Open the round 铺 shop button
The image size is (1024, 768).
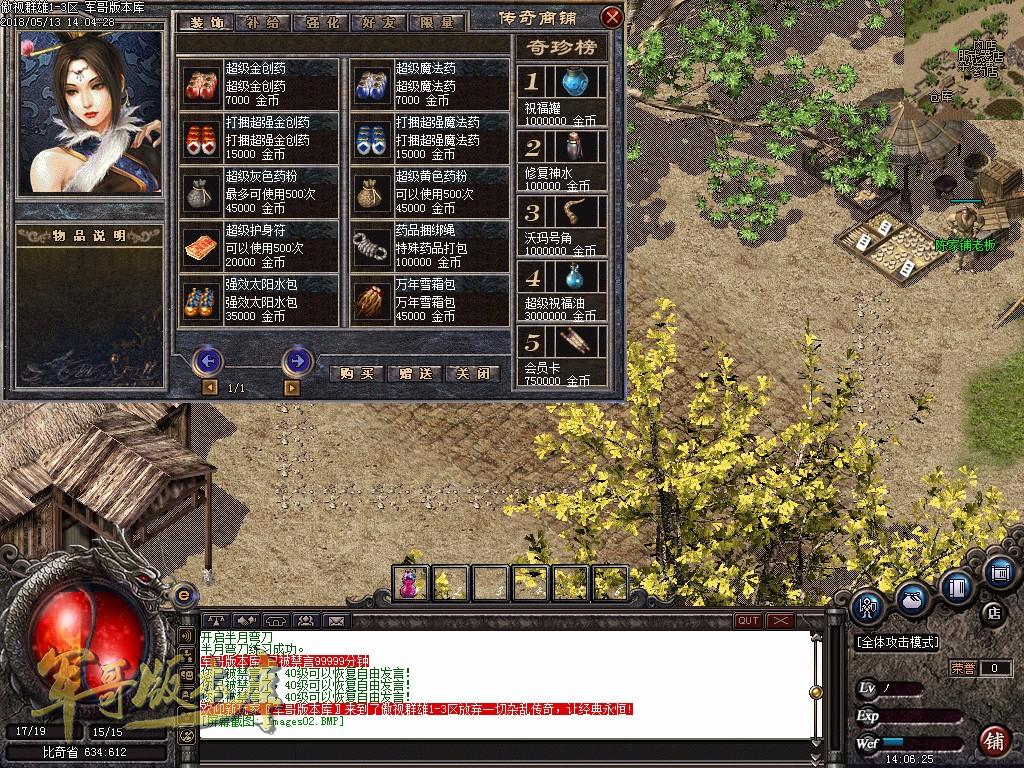pos(993,741)
